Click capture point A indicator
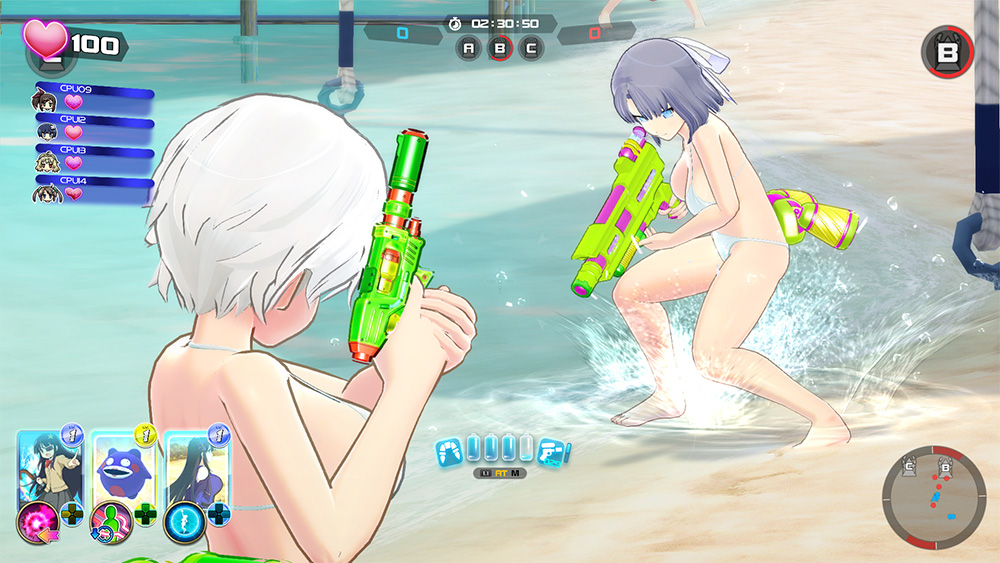The height and width of the screenshot is (563, 1000). [469, 47]
